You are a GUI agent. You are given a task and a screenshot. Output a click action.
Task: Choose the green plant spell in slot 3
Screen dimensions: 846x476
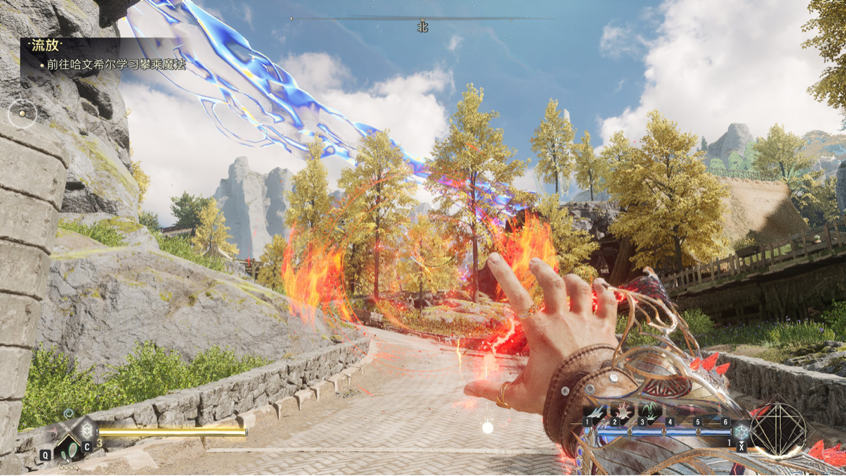pos(648,410)
